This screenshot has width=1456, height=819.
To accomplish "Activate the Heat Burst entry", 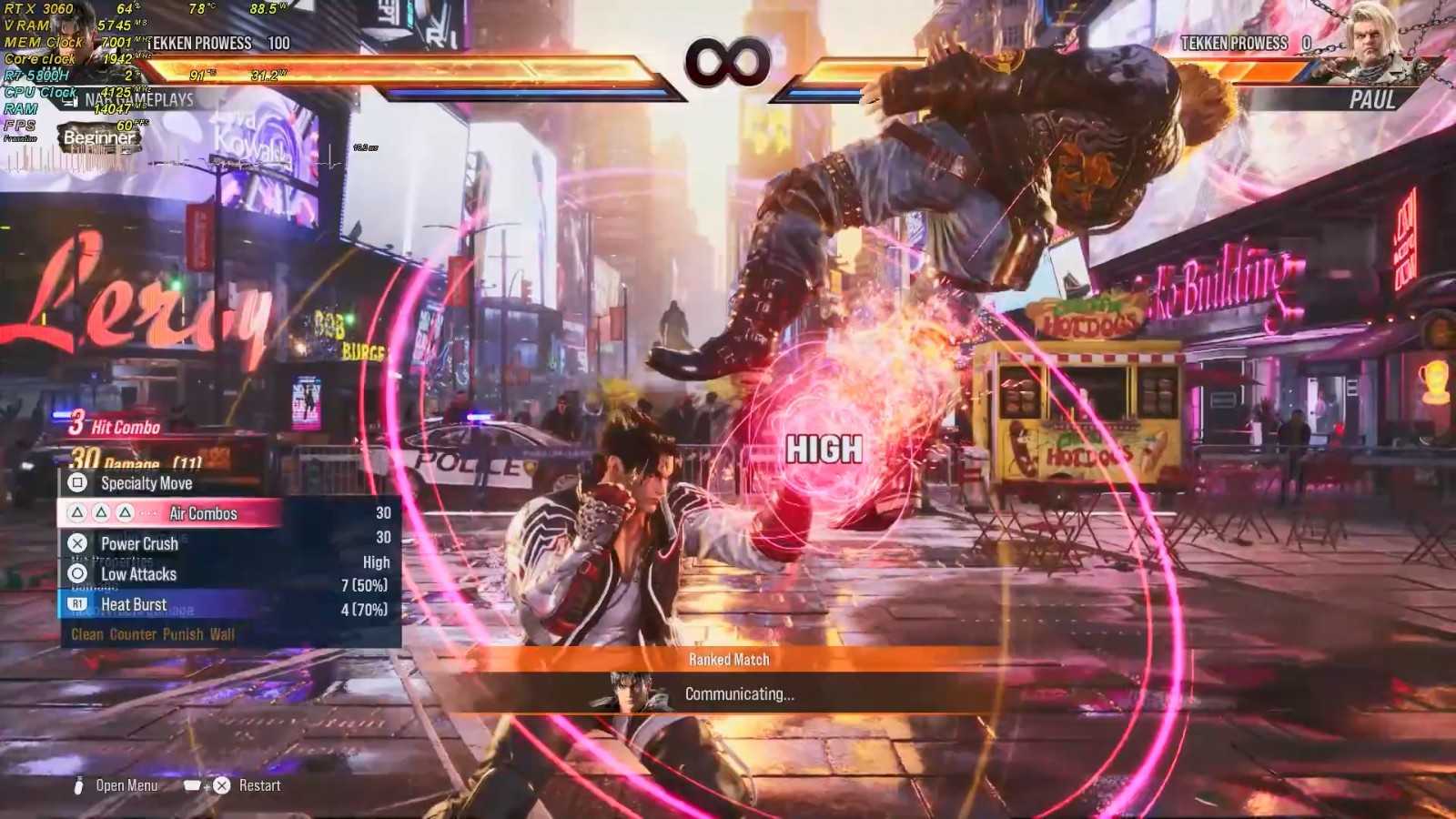I will 134,604.
